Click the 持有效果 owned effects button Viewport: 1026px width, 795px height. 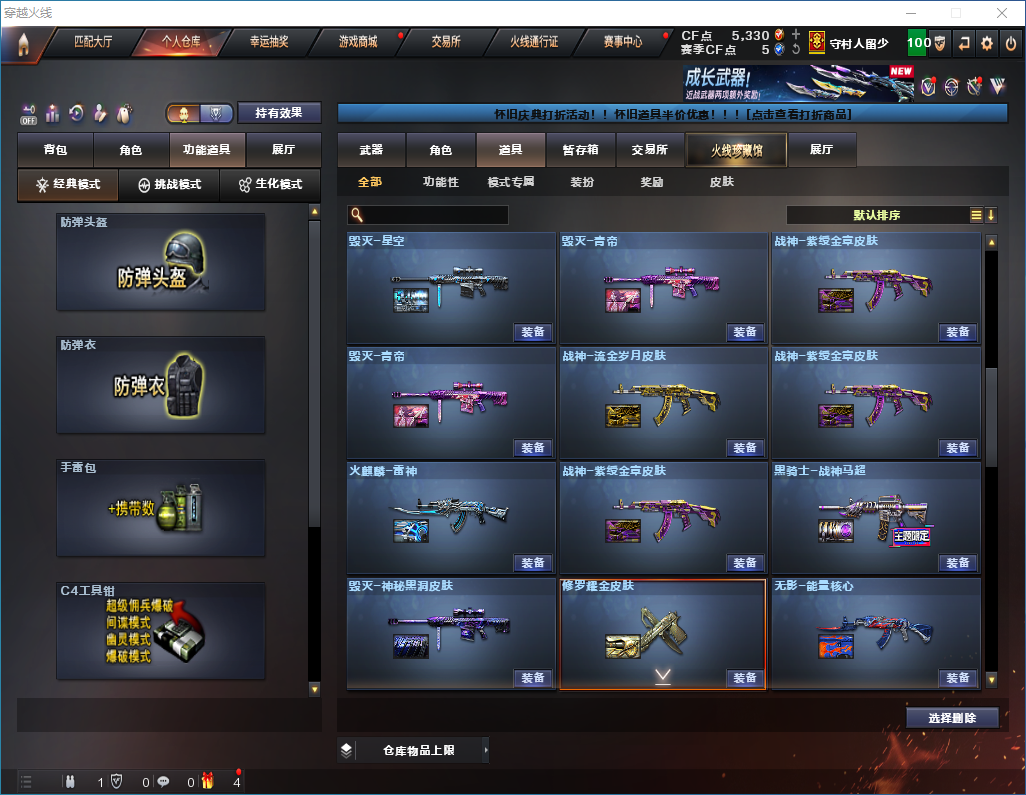point(279,113)
